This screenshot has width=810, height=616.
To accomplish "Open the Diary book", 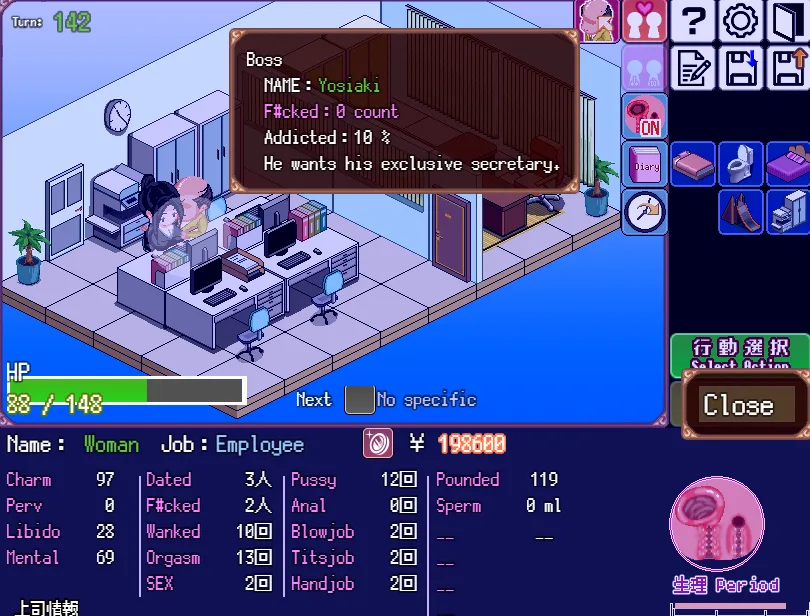I will click(644, 164).
